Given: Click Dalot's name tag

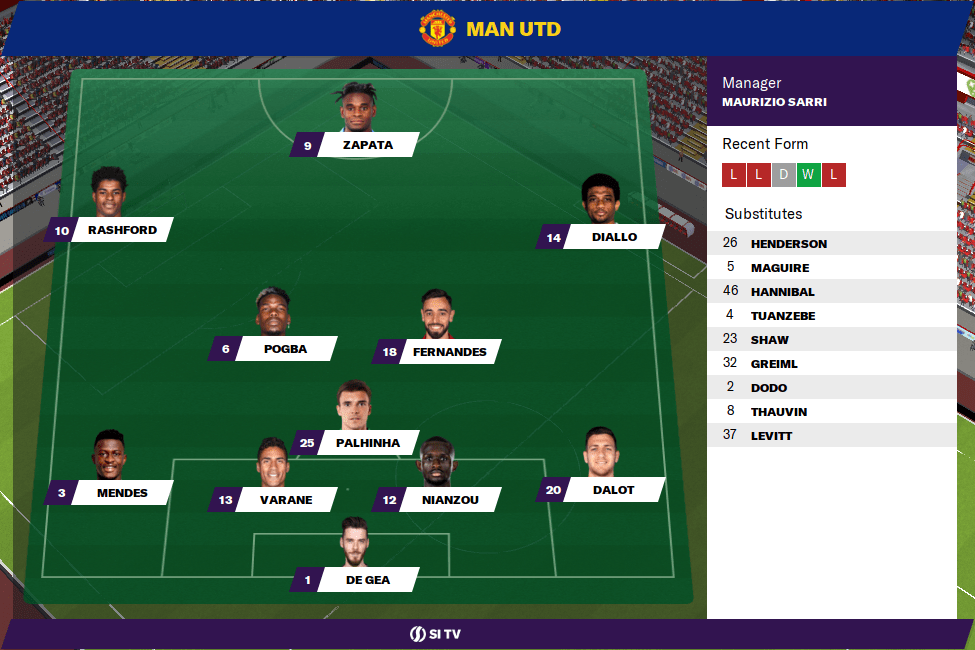Looking at the screenshot, I should (x=614, y=490).
